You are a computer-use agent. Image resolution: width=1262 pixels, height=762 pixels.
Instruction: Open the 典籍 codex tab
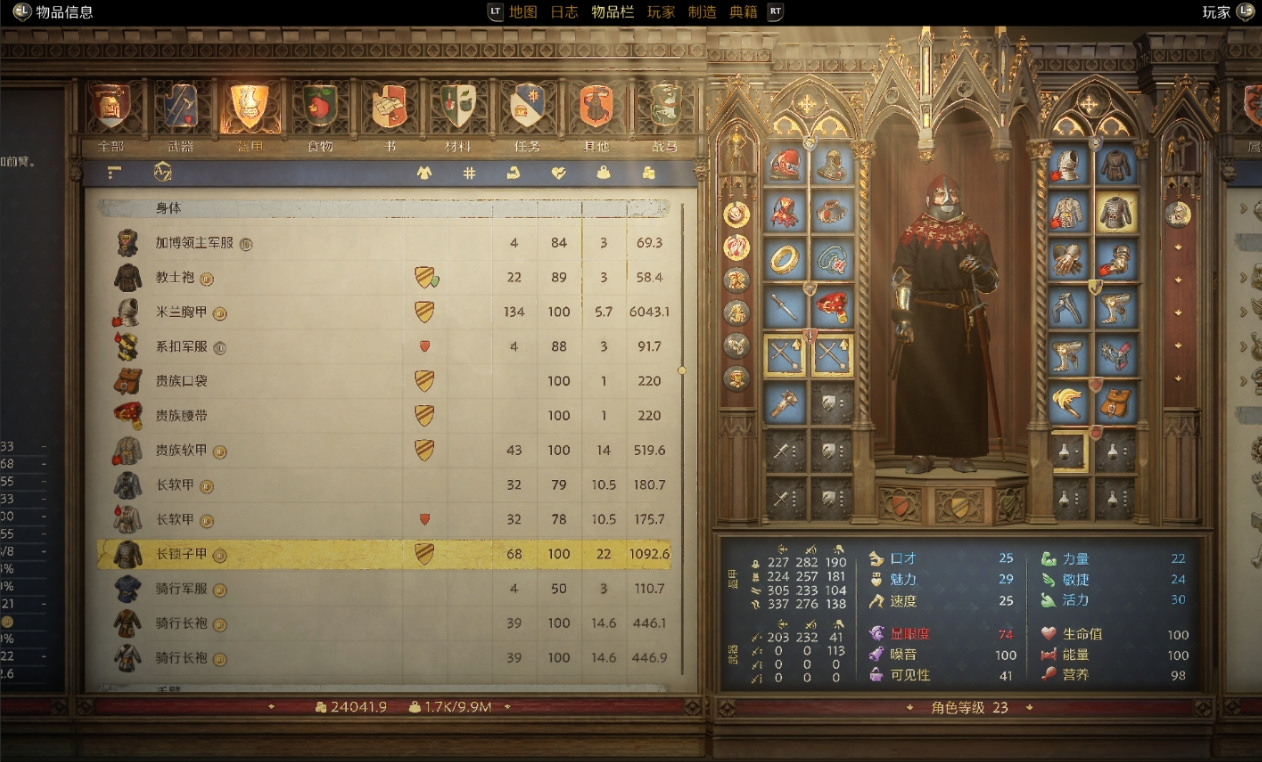point(743,12)
